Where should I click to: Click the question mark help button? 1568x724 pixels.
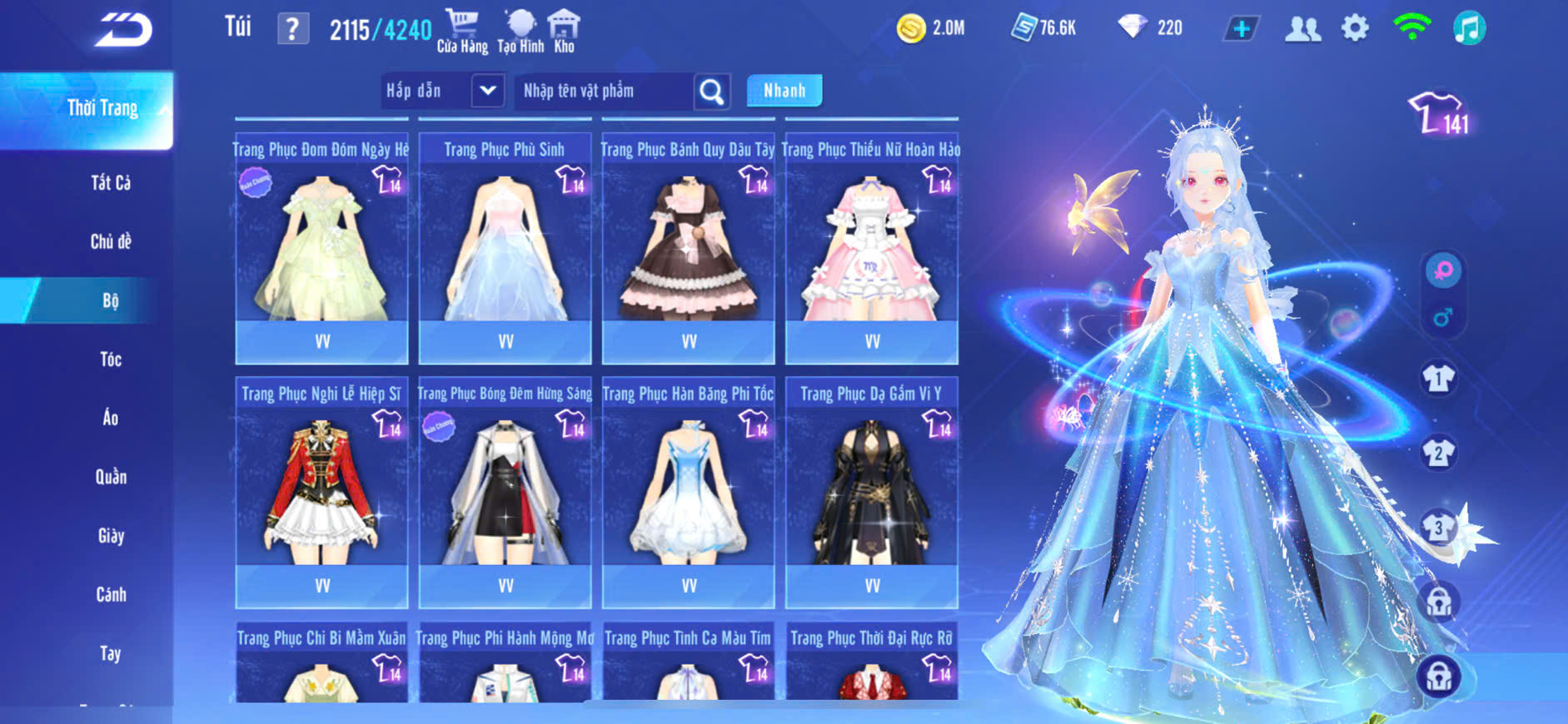(x=292, y=29)
